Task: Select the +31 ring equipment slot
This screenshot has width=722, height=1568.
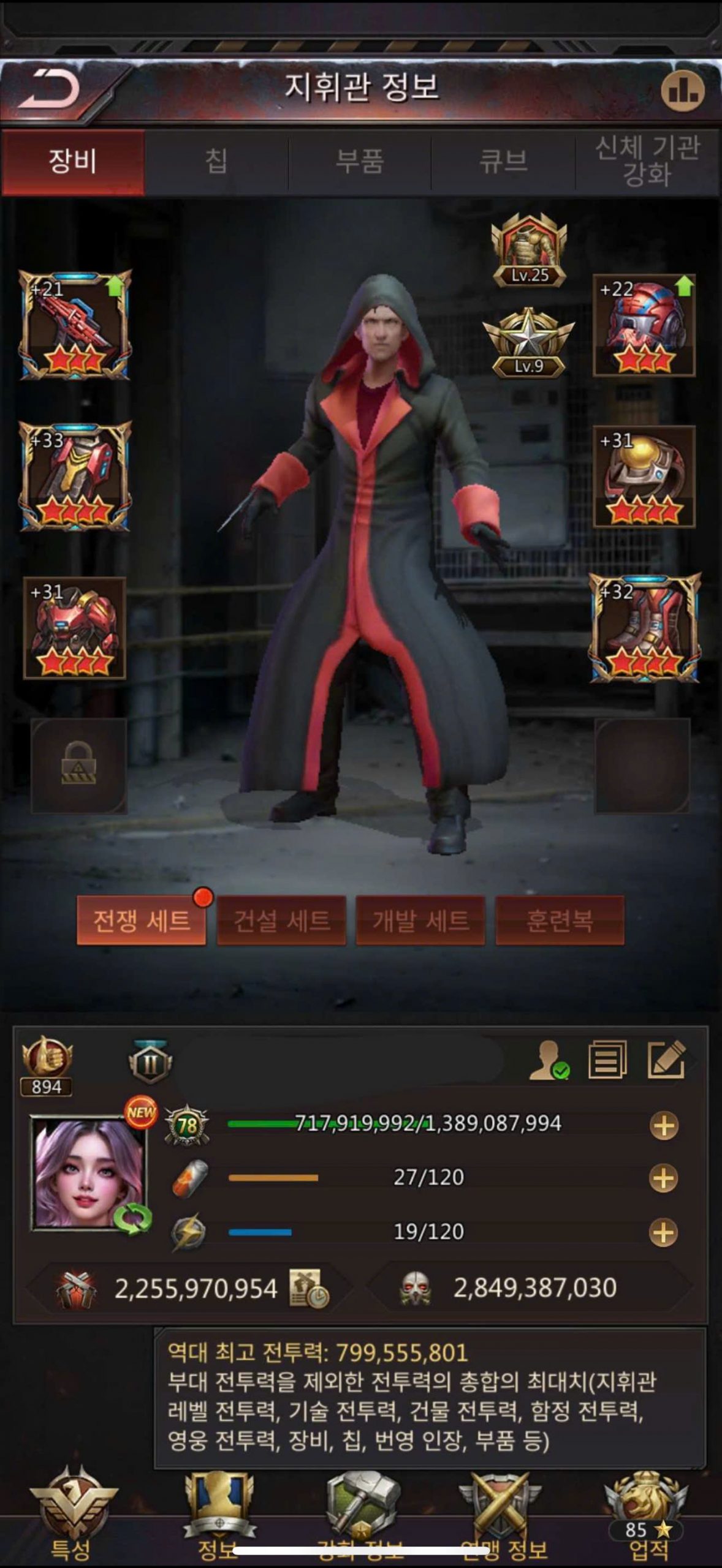Action: (644, 477)
